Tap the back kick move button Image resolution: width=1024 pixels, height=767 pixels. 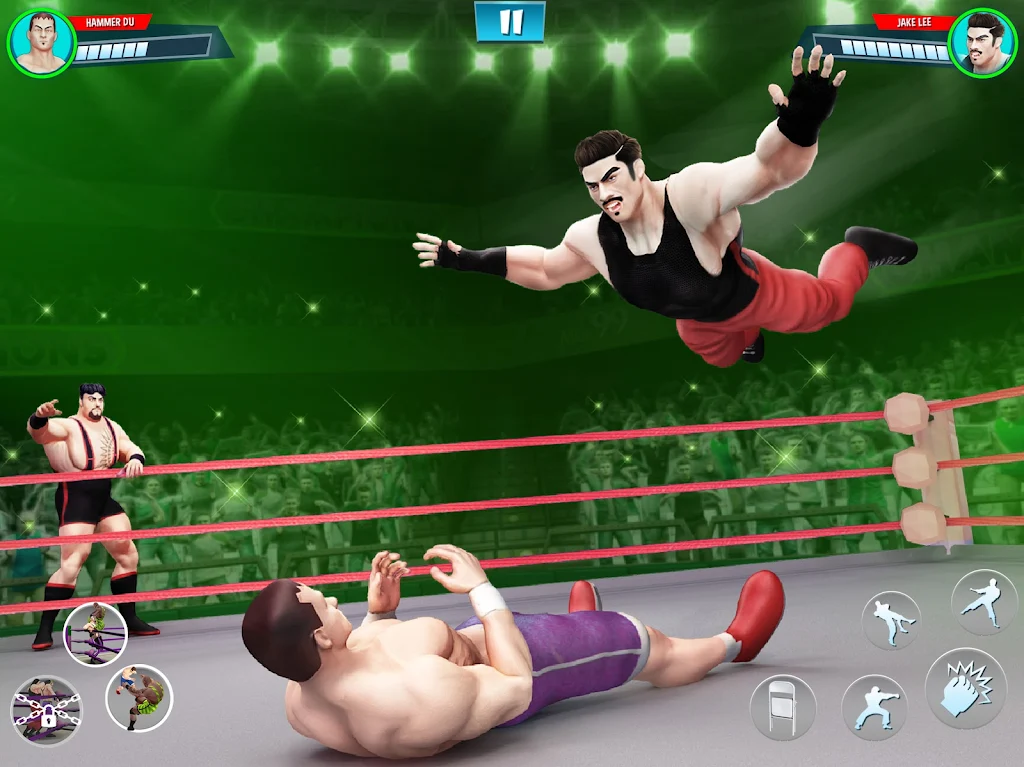[x=890, y=620]
